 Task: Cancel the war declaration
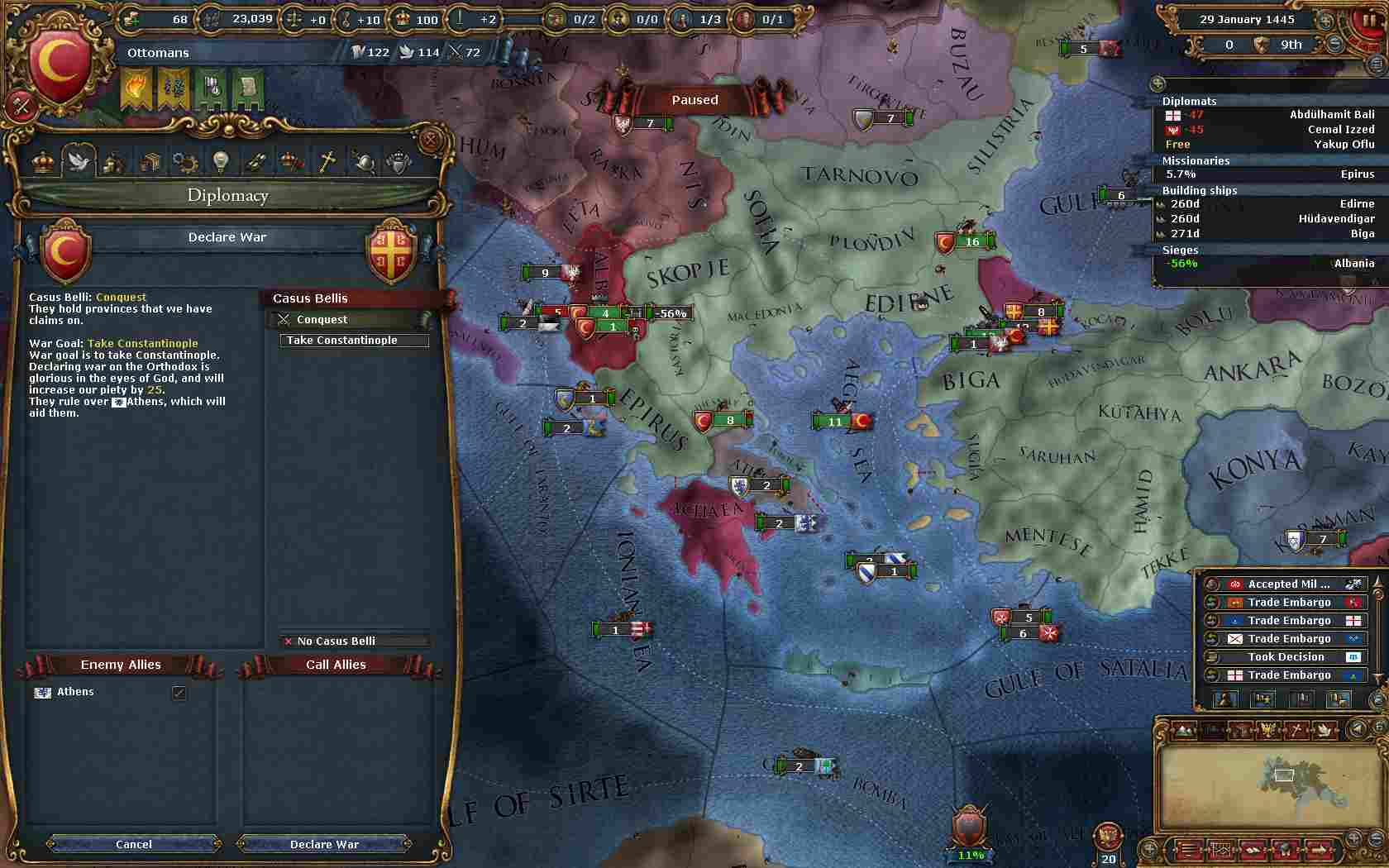pos(134,844)
